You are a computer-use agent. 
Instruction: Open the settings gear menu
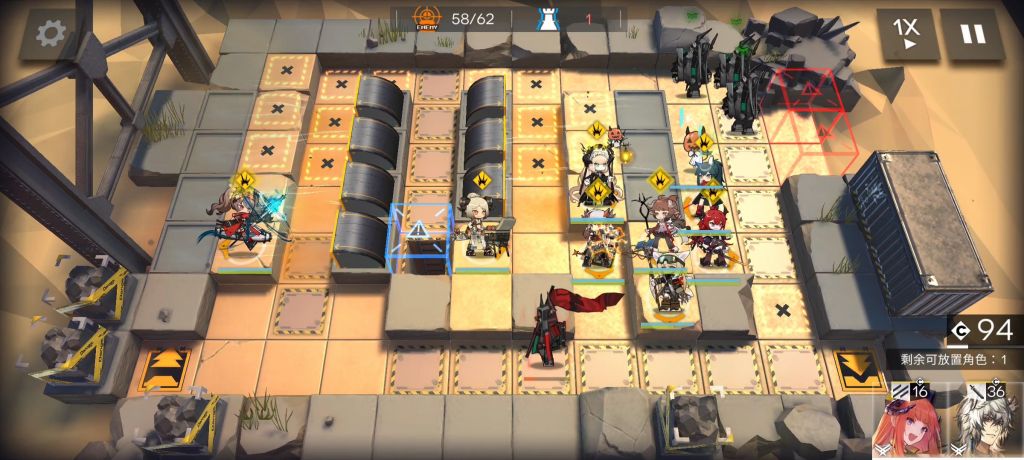coord(50,34)
